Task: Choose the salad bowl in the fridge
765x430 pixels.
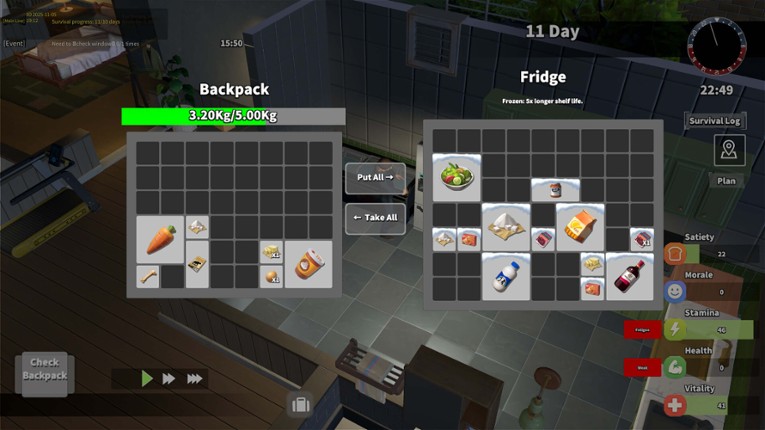Action: (x=457, y=177)
